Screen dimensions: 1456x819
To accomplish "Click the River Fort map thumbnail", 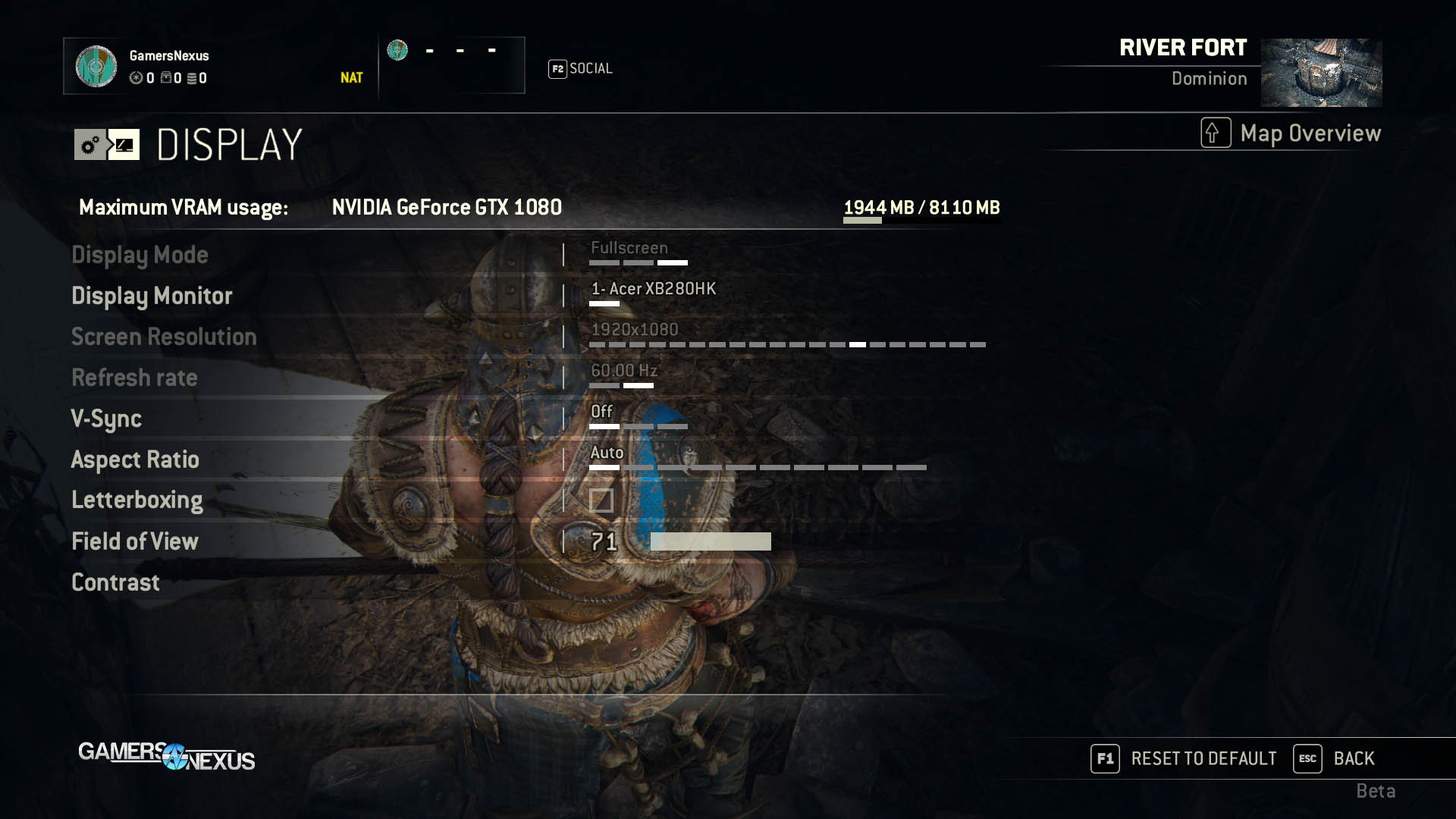I will tap(1321, 73).
